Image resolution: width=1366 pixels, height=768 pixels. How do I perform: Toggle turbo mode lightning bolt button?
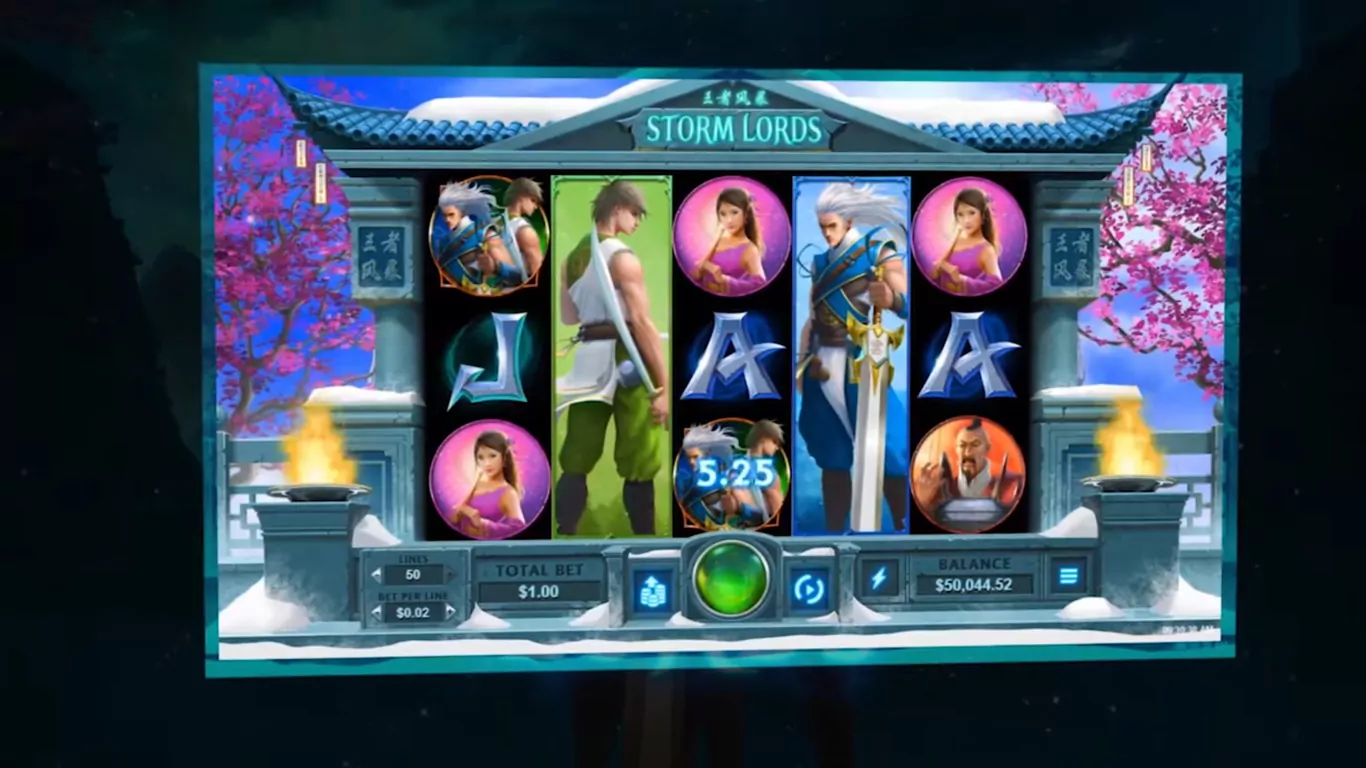(x=880, y=577)
